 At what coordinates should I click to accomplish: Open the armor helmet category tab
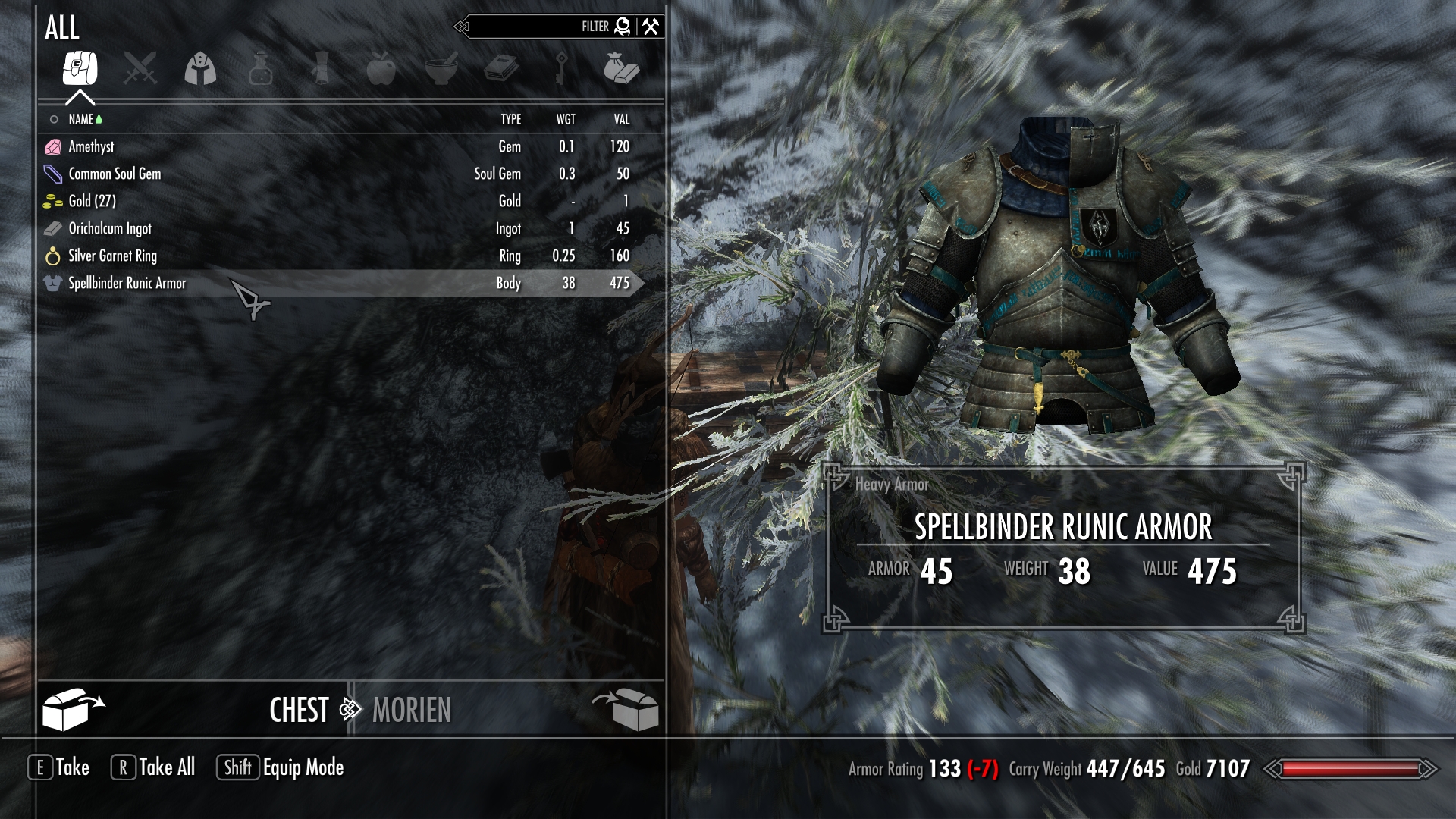click(200, 69)
